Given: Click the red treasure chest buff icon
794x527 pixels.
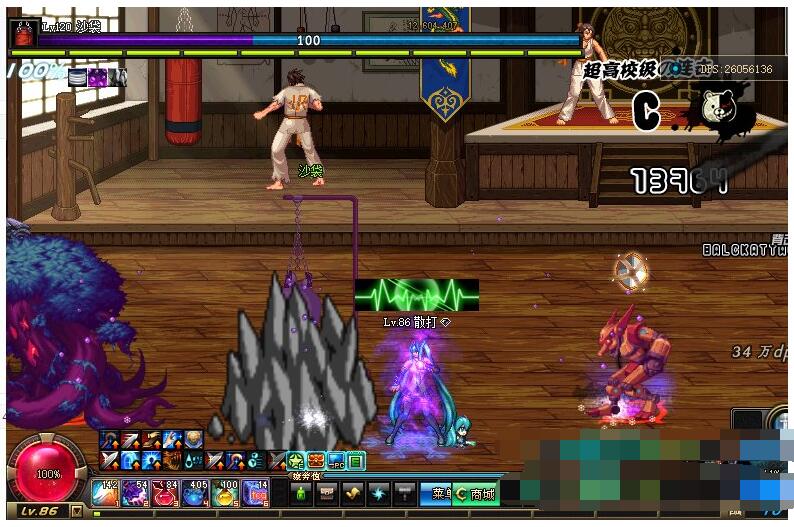Looking at the screenshot, I should pyautogui.click(x=316, y=461).
